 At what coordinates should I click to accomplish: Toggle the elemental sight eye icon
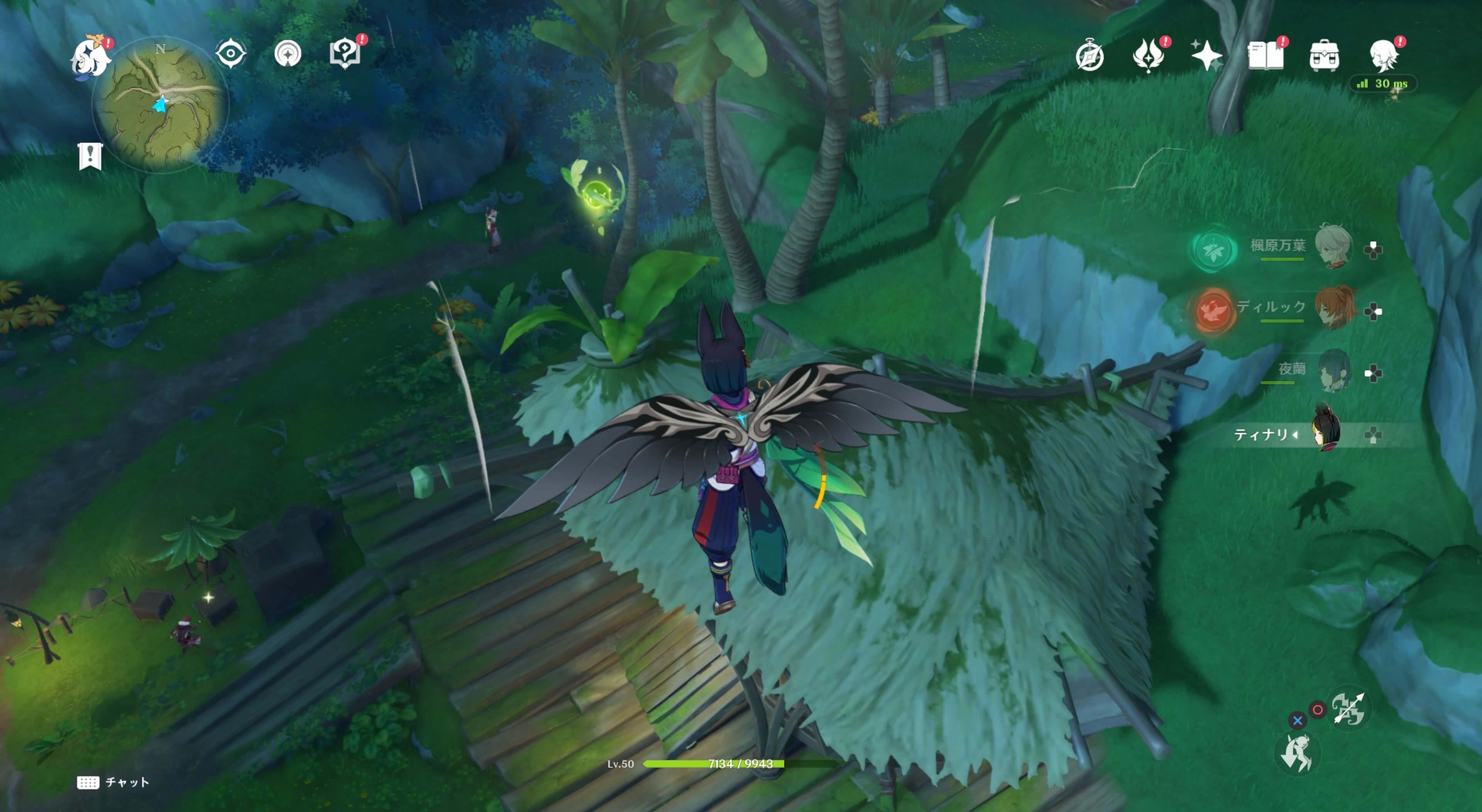231,54
